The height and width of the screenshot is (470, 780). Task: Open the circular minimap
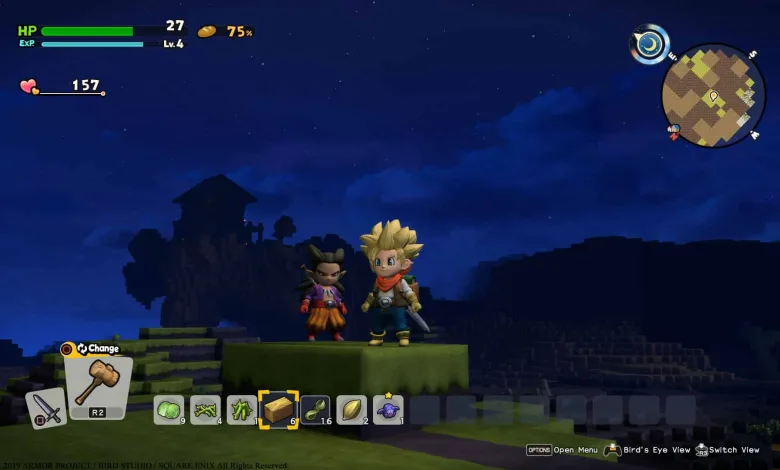[713, 95]
